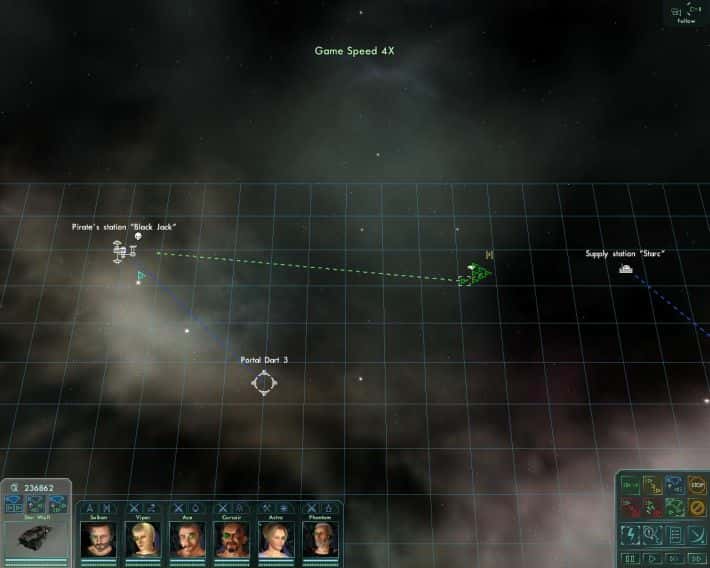Select Pirate's station "Black Jack" marker
The image size is (710, 568).
(123, 250)
